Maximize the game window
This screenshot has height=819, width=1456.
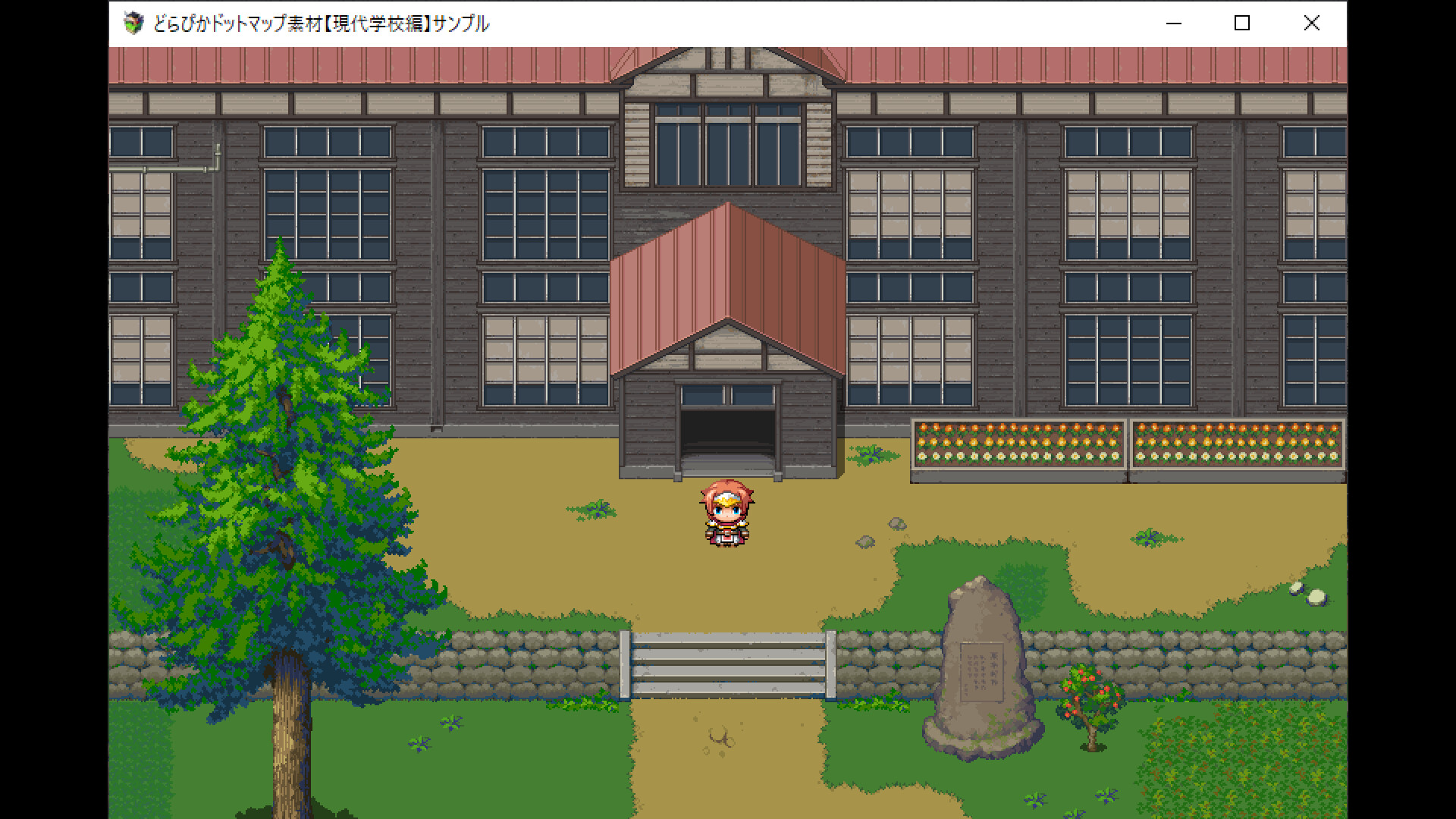coord(1241,24)
